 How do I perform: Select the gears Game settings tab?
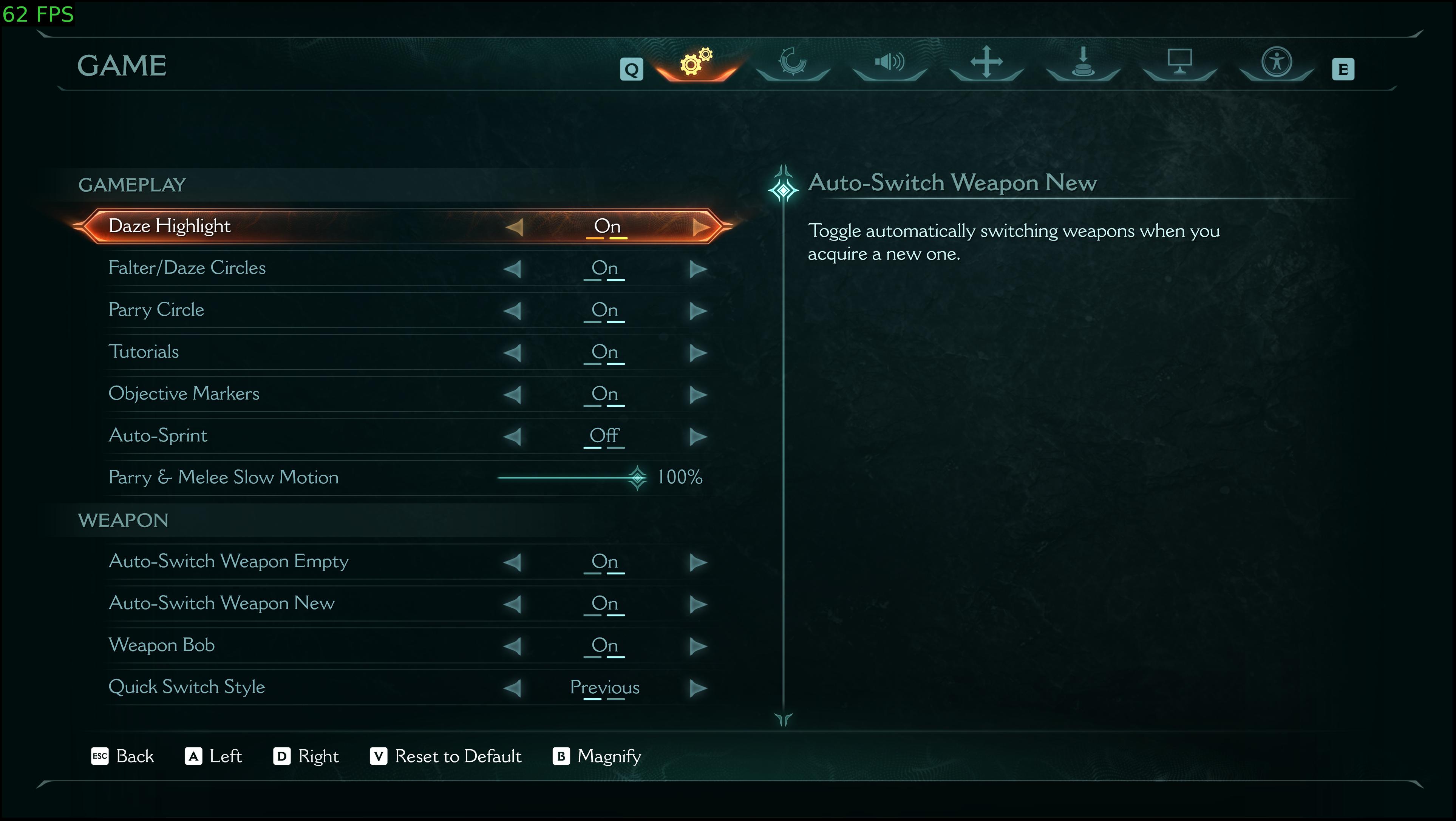(696, 62)
